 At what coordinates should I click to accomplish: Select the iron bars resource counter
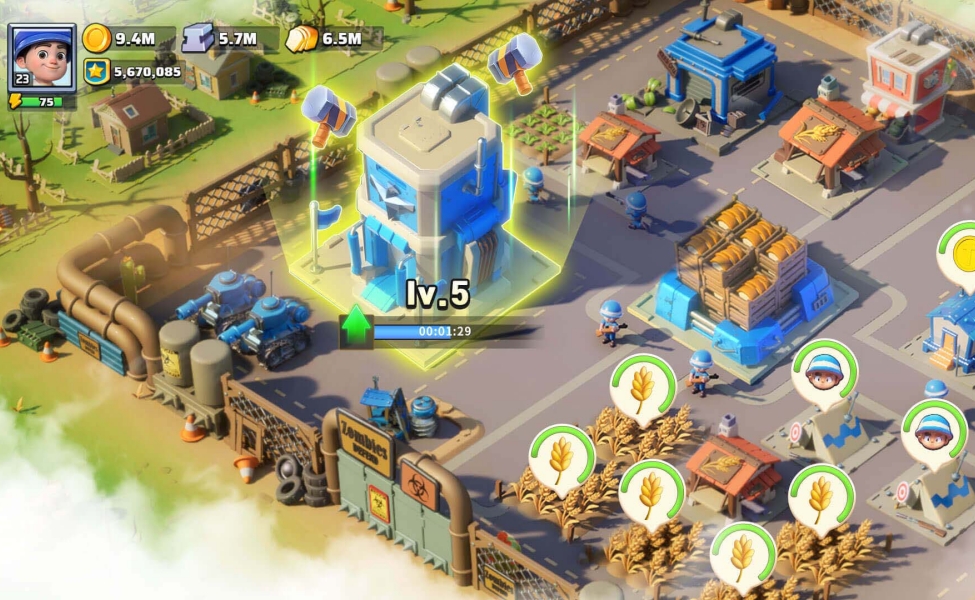point(220,39)
